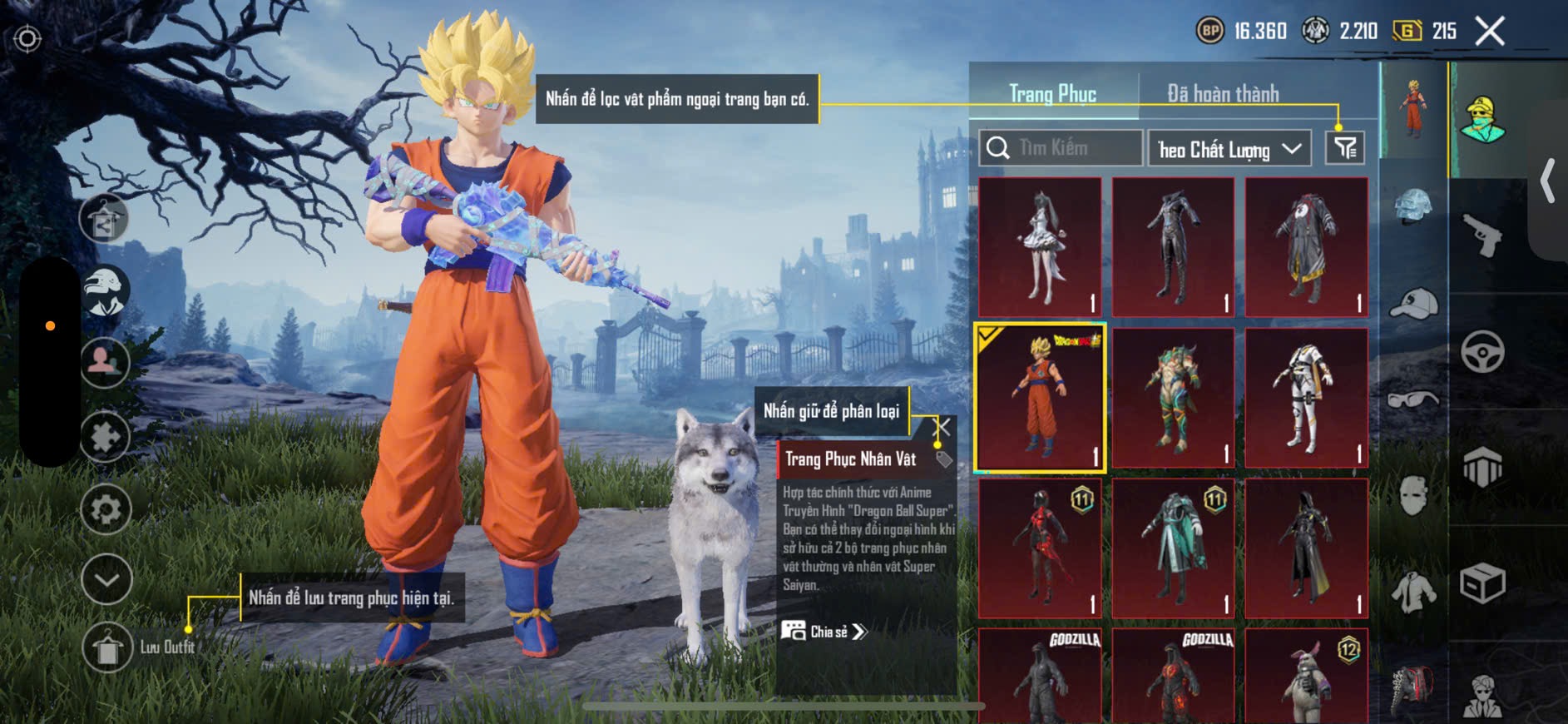Open the gear settings icon on left

[106, 509]
